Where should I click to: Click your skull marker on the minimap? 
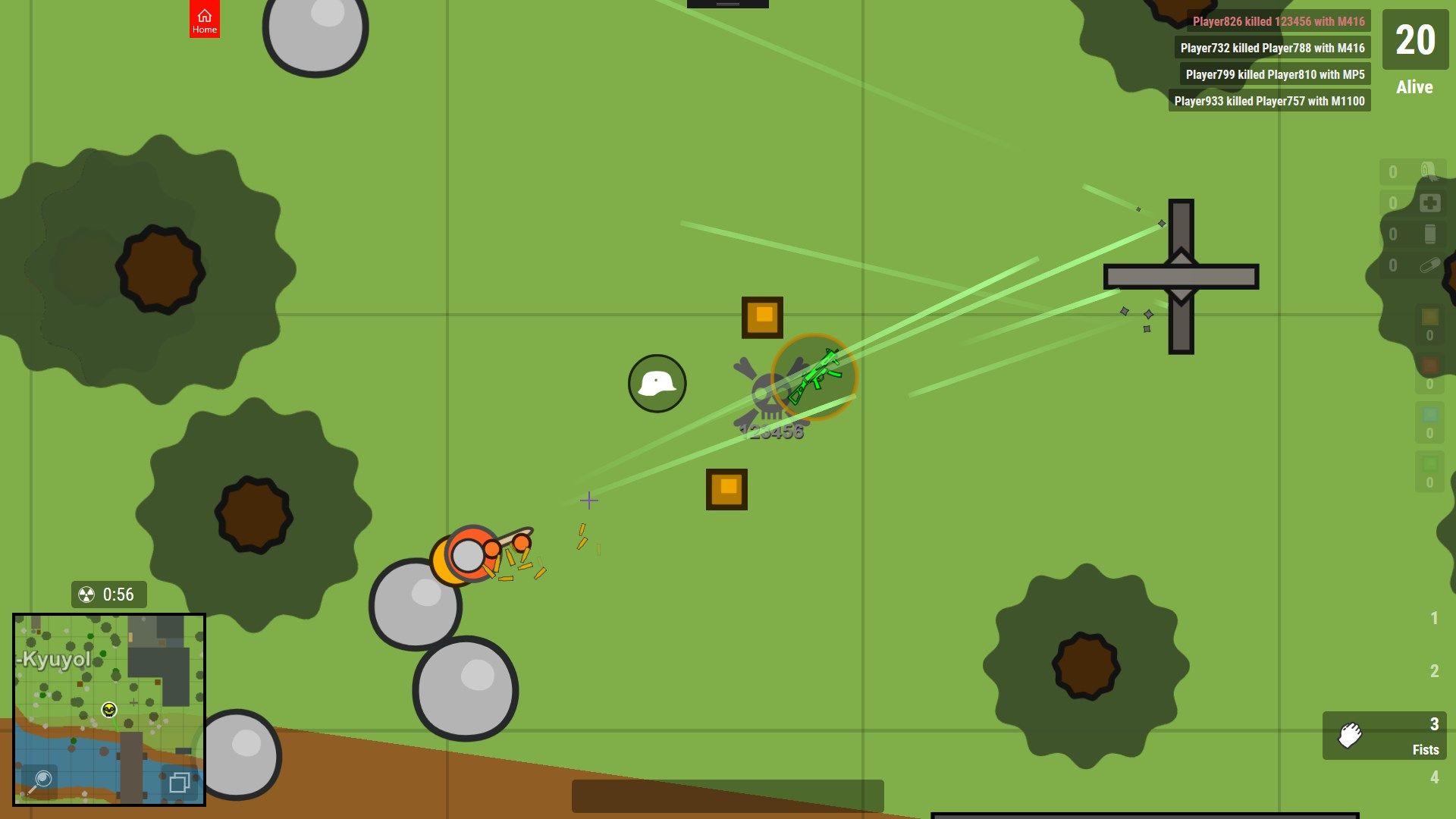click(x=108, y=709)
